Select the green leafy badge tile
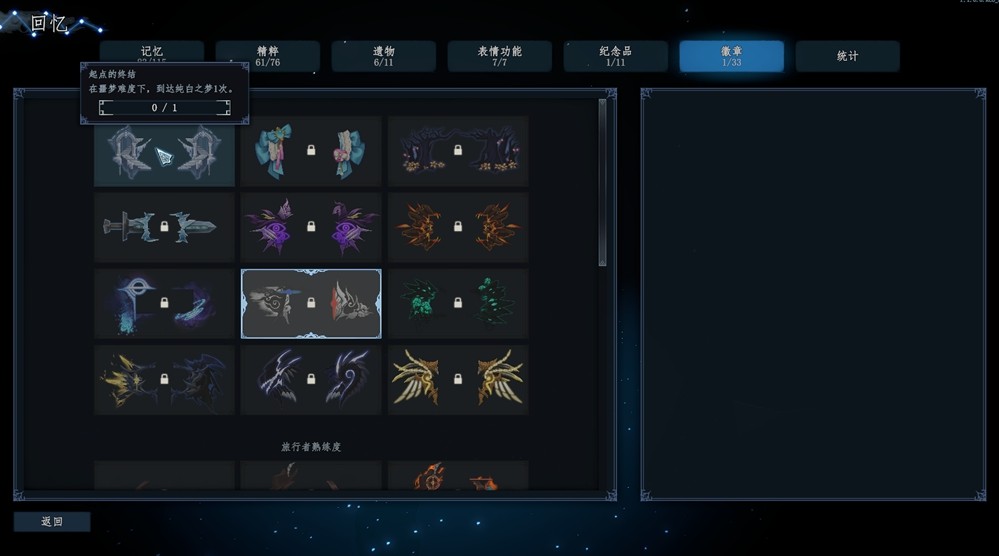The width and height of the screenshot is (999, 556). [458, 303]
